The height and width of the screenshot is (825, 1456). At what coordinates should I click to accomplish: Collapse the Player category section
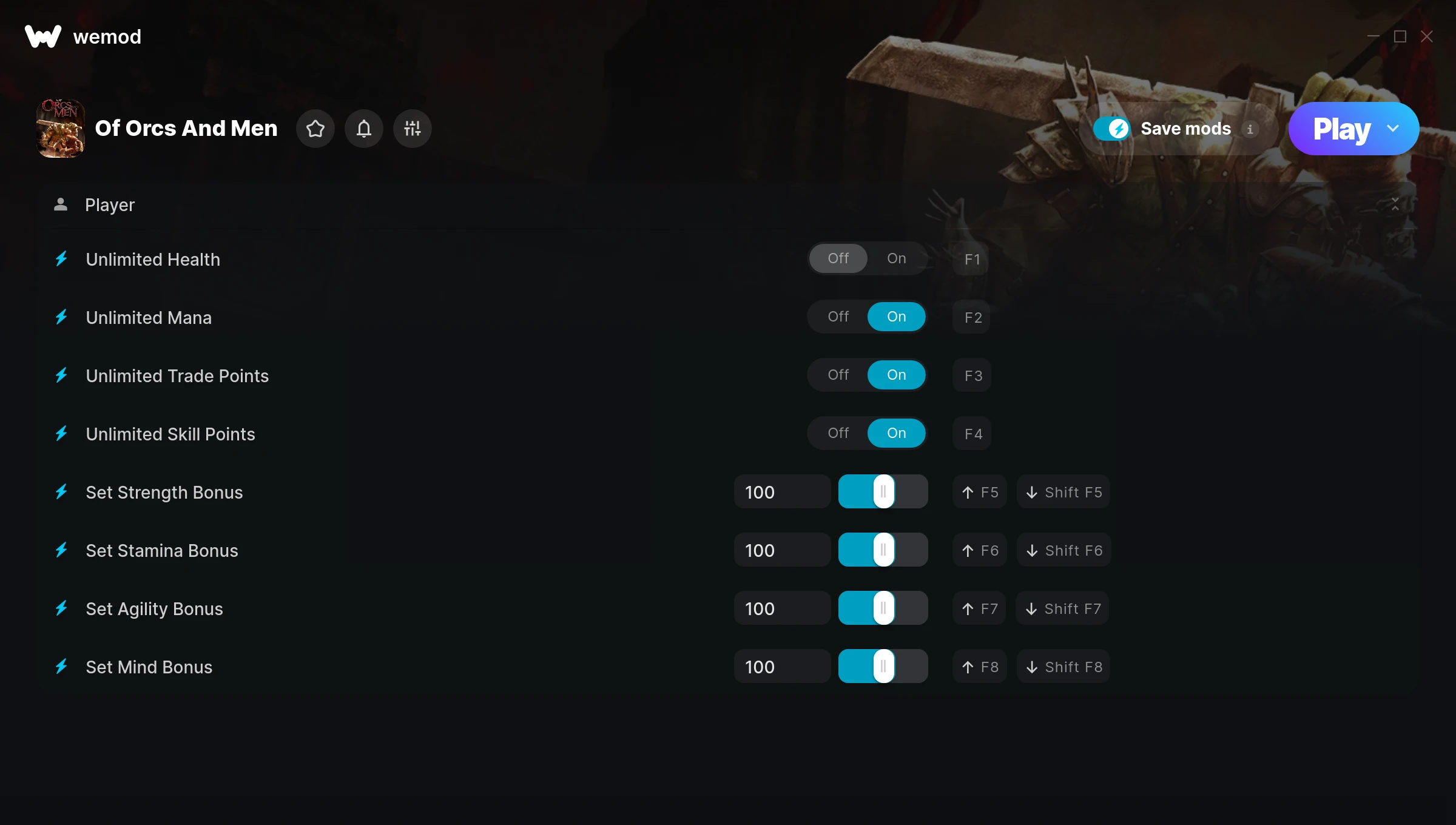pos(1395,204)
